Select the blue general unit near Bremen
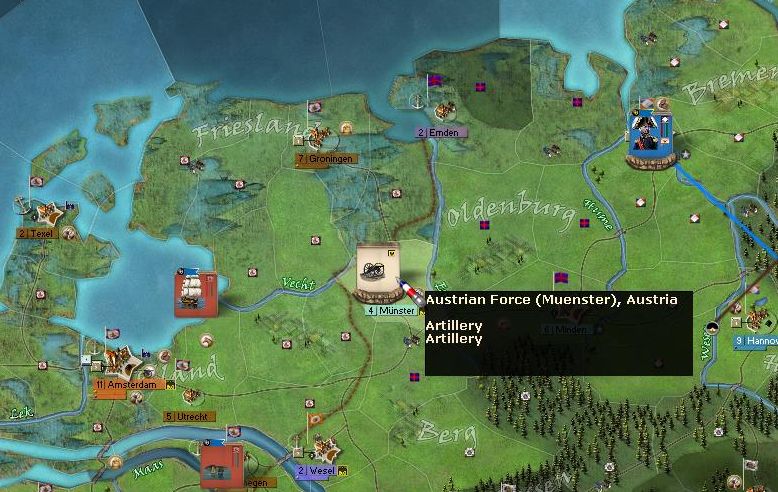 [650, 137]
